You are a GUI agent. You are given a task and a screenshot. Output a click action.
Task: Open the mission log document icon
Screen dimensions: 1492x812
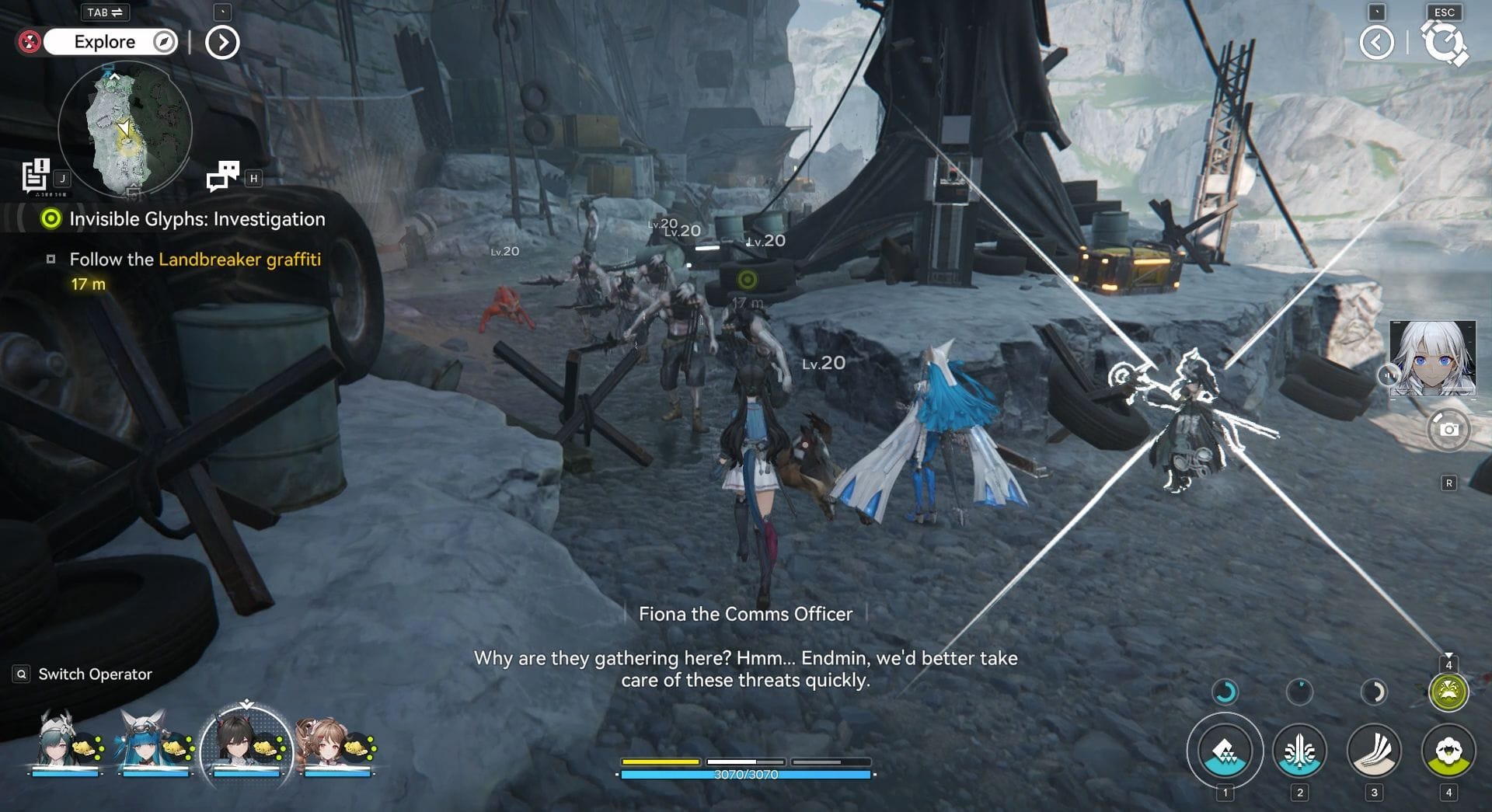pos(36,176)
